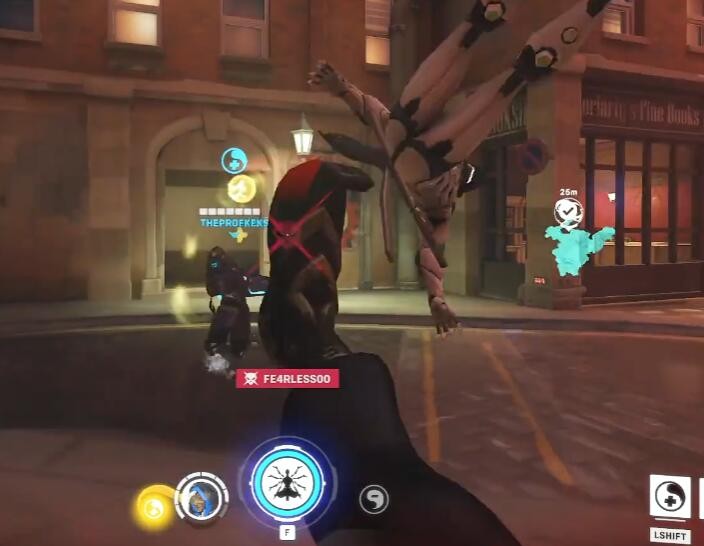Viewport: 704px width, 546px height.
Task: Click the blue healing orb marker above ally
Action: pyautogui.click(x=234, y=159)
